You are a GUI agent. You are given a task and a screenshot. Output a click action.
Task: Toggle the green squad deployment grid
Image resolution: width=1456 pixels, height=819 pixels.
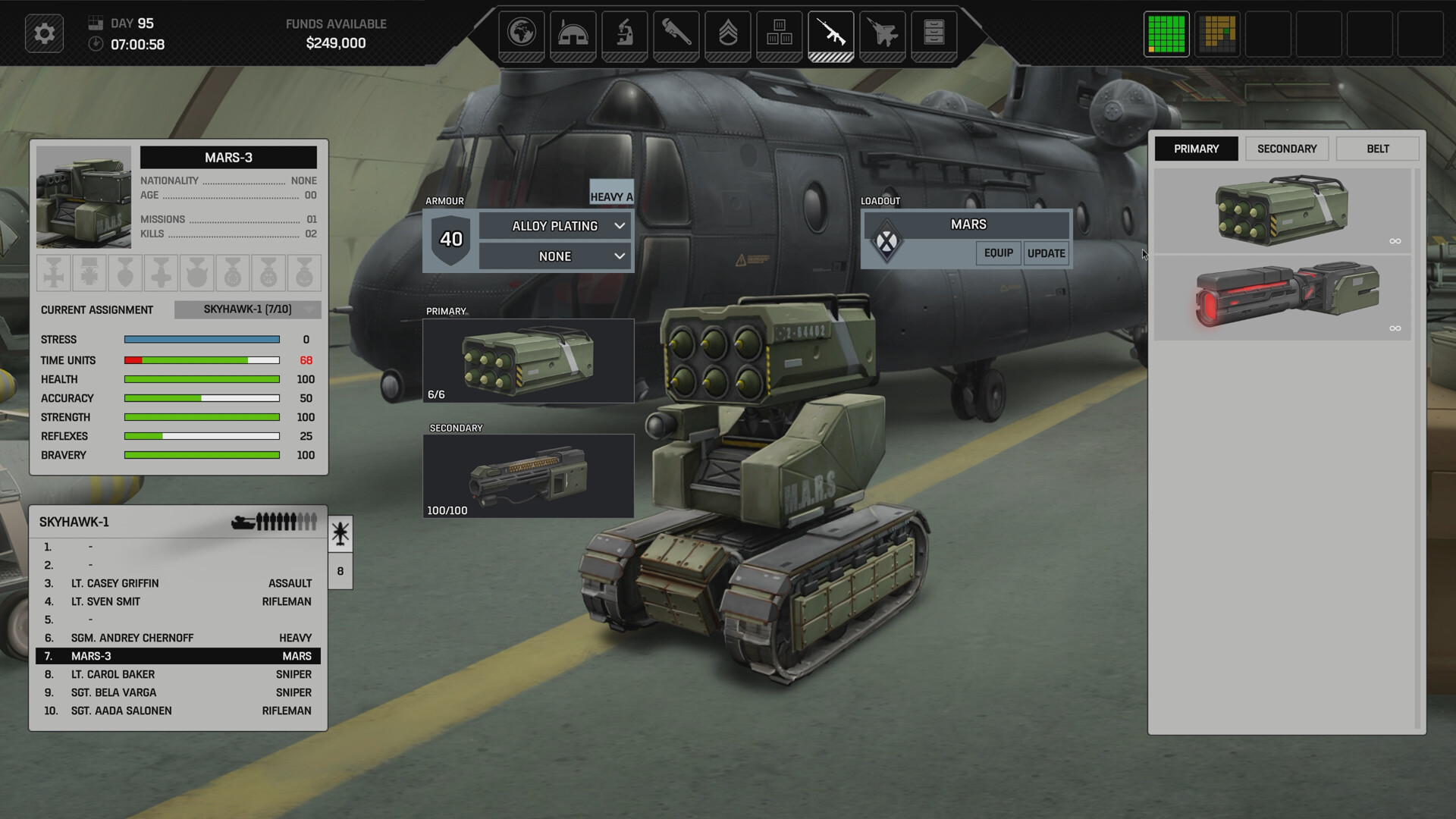point(1166,33)
